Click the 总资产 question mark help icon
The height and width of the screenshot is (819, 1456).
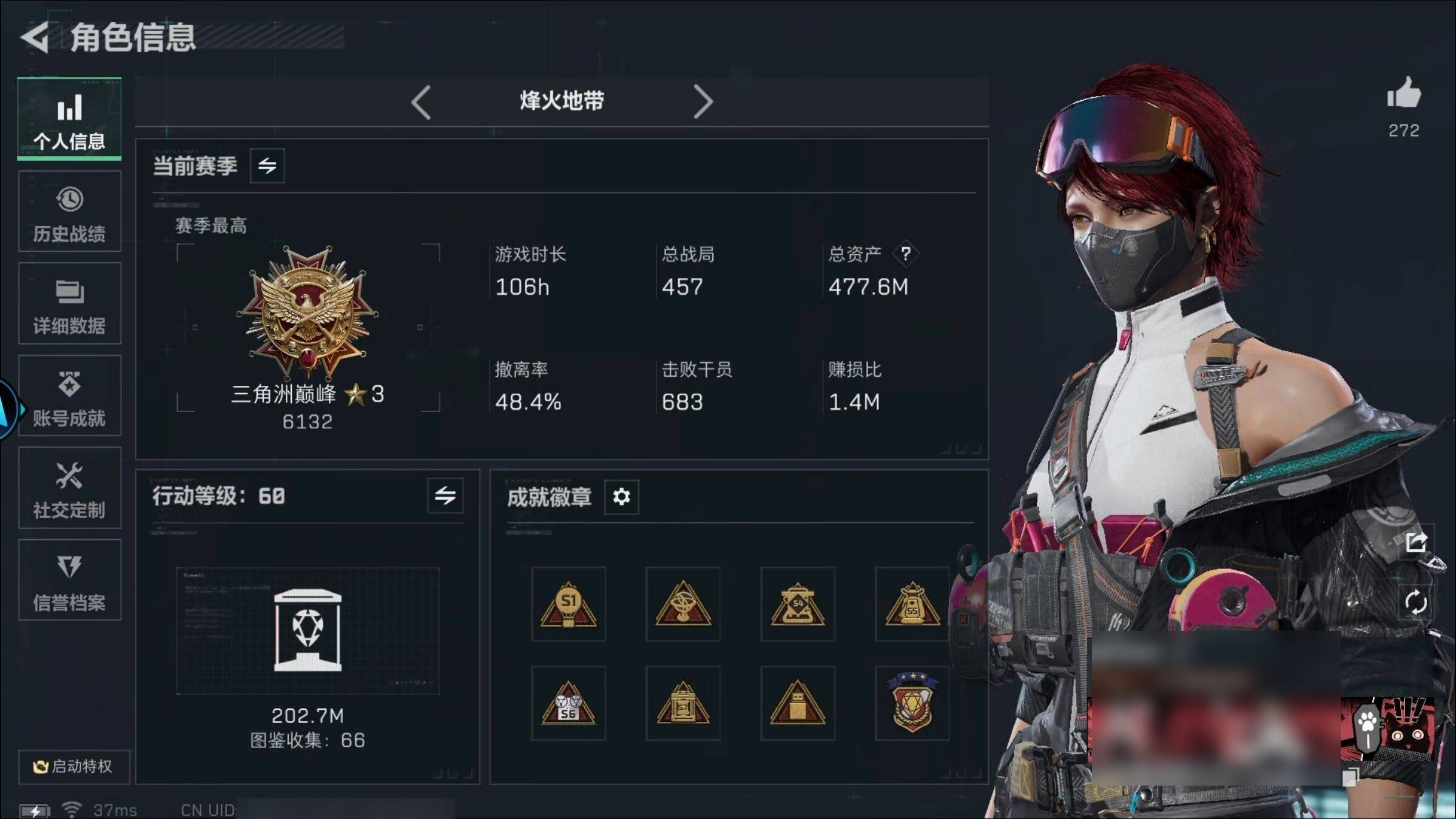(905, 254)
